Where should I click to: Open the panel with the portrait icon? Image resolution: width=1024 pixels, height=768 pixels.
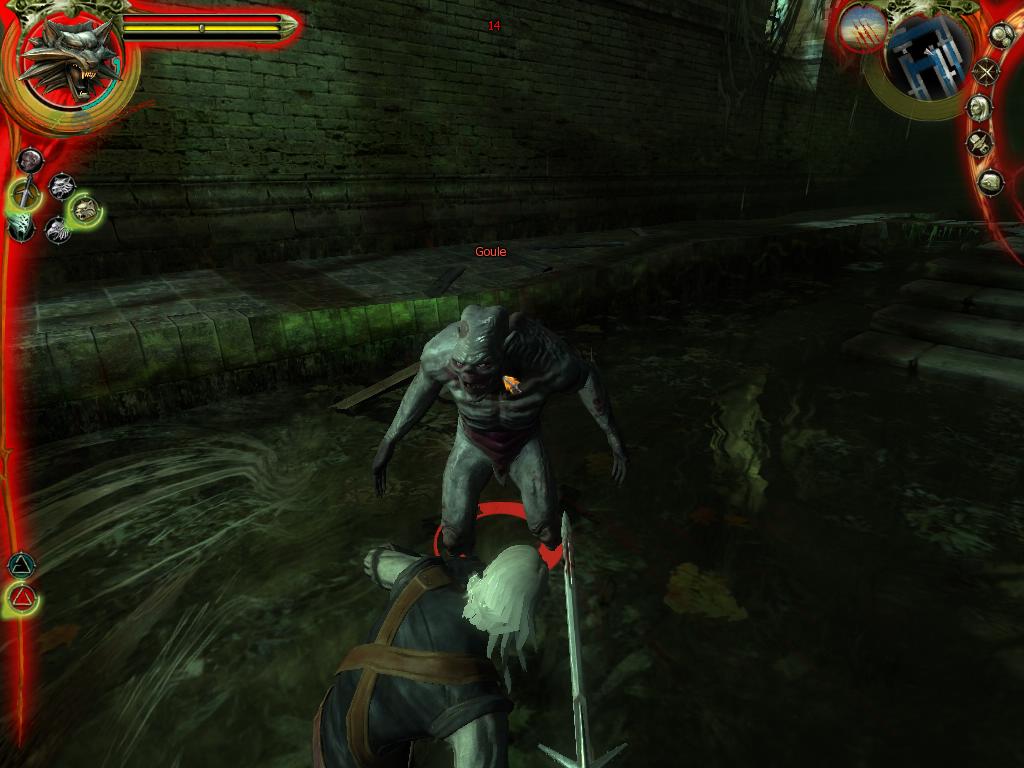coord(980,107)
